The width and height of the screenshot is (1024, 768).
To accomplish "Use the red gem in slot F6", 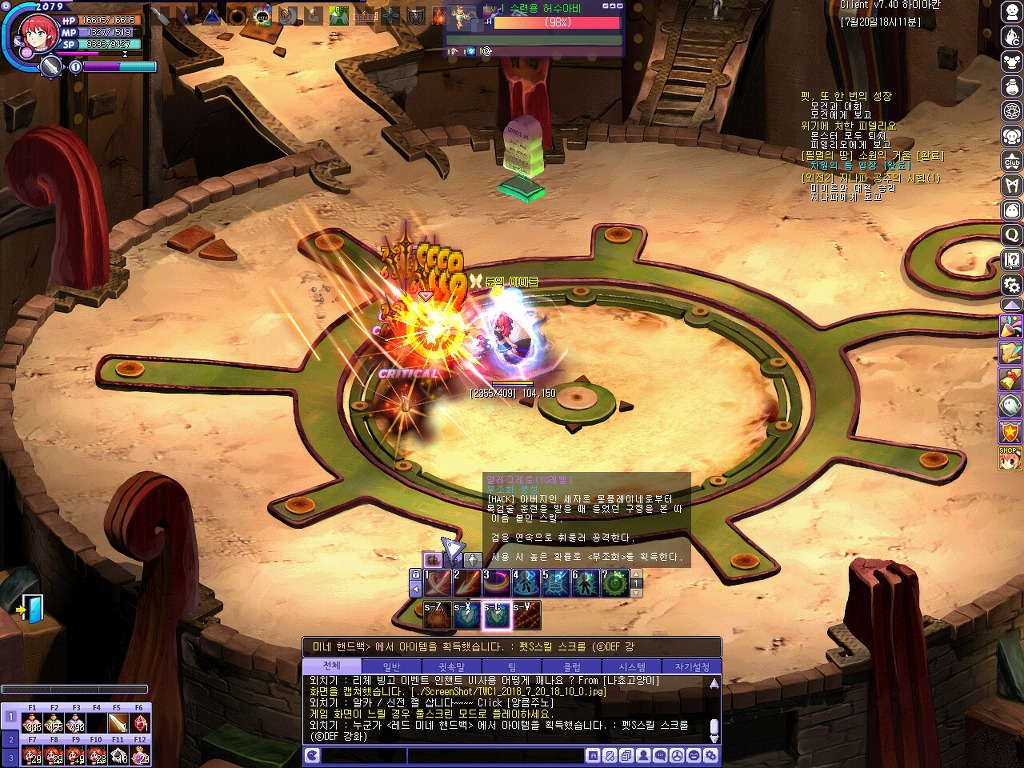I will point(139,723).
